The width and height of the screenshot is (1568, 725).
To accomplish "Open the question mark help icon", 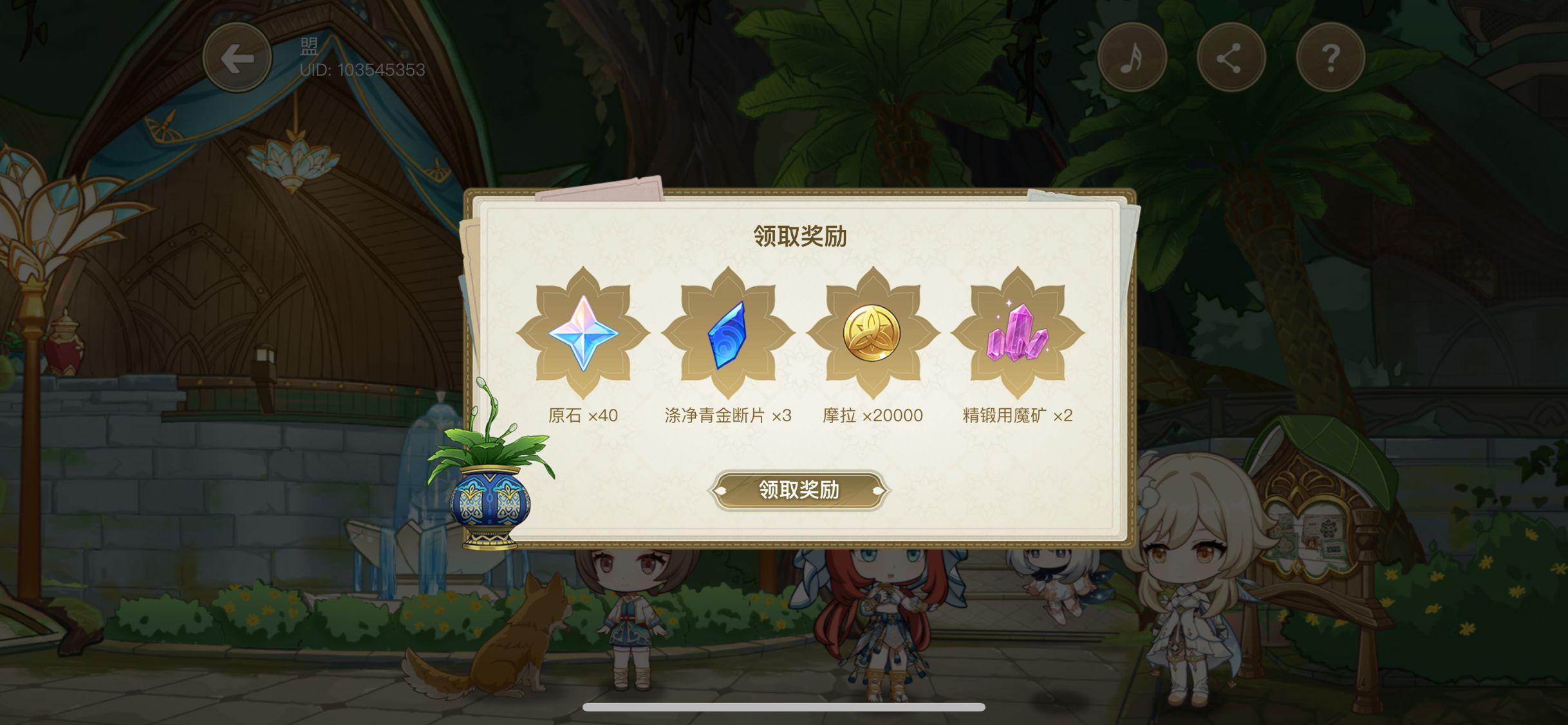I will (x=1329, y=57).
